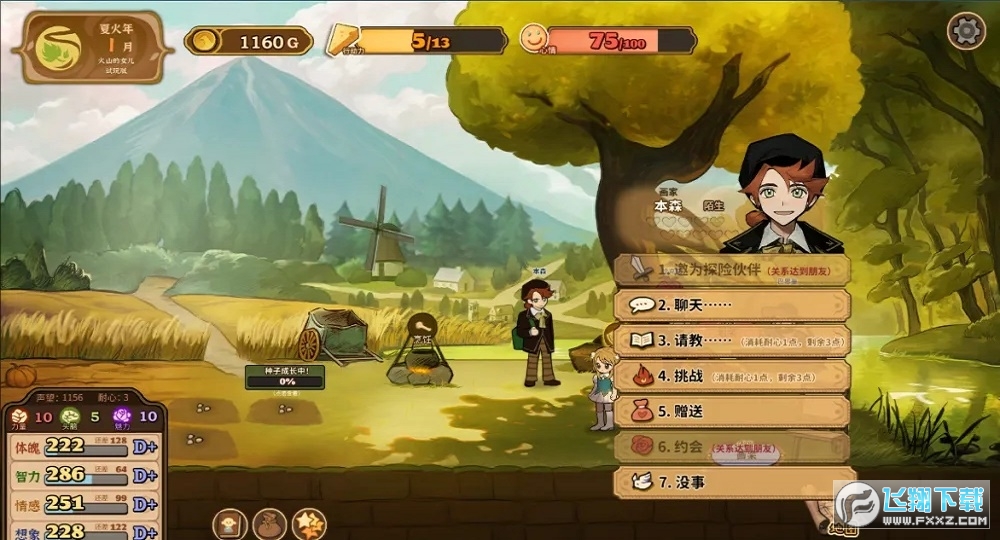Viewport: 1000px width, 540px height.
Task: Select the 请教 ask-for-advice option
Action: pos(732,340)
